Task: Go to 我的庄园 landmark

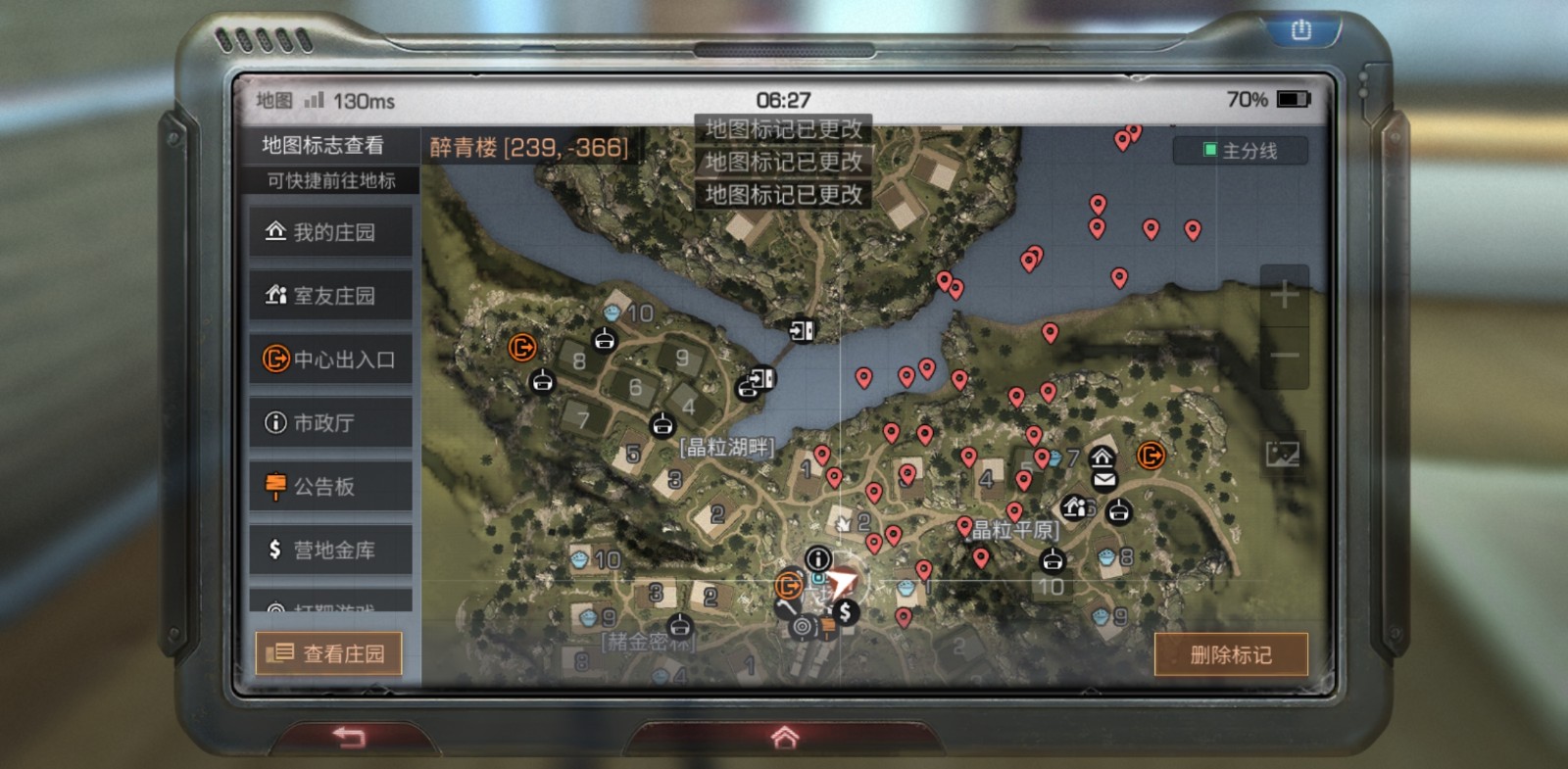Action: pos(330,232)
